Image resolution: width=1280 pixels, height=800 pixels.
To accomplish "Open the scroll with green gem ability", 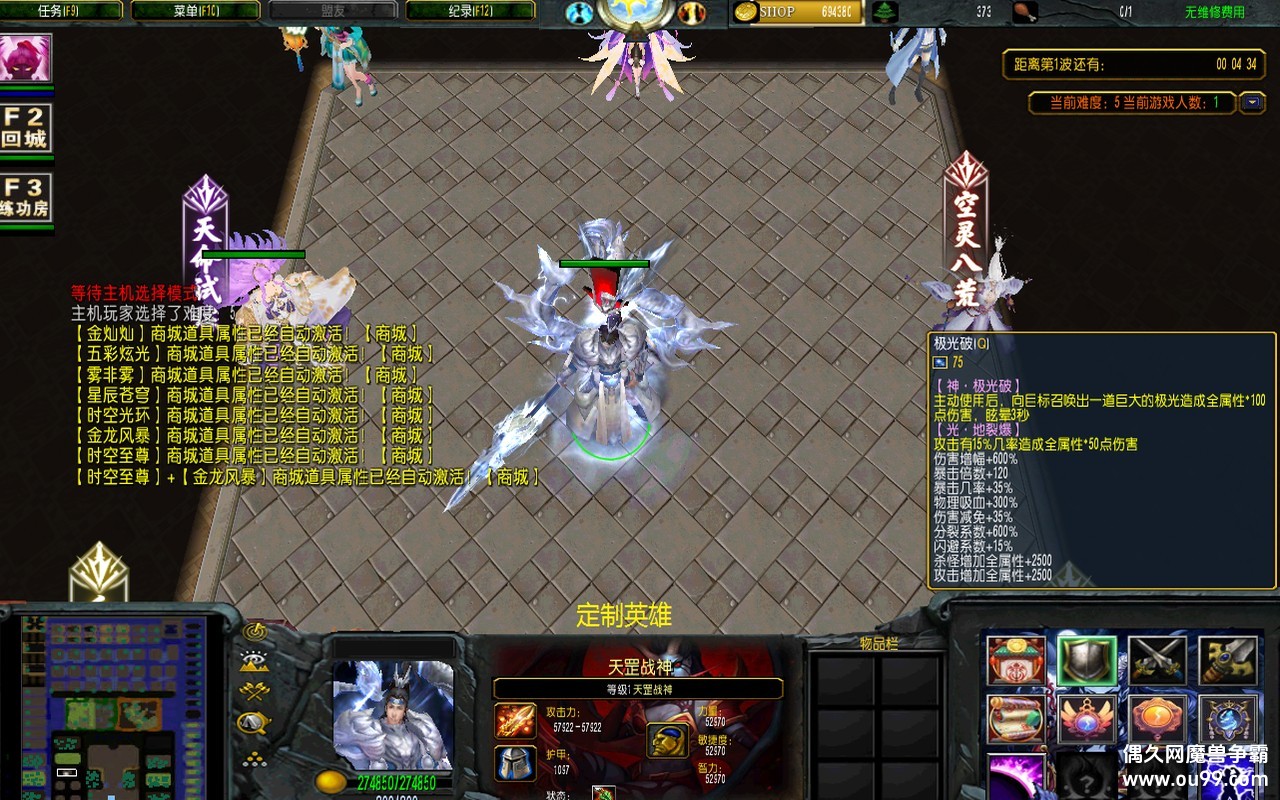I will (x=1016, y=720).
